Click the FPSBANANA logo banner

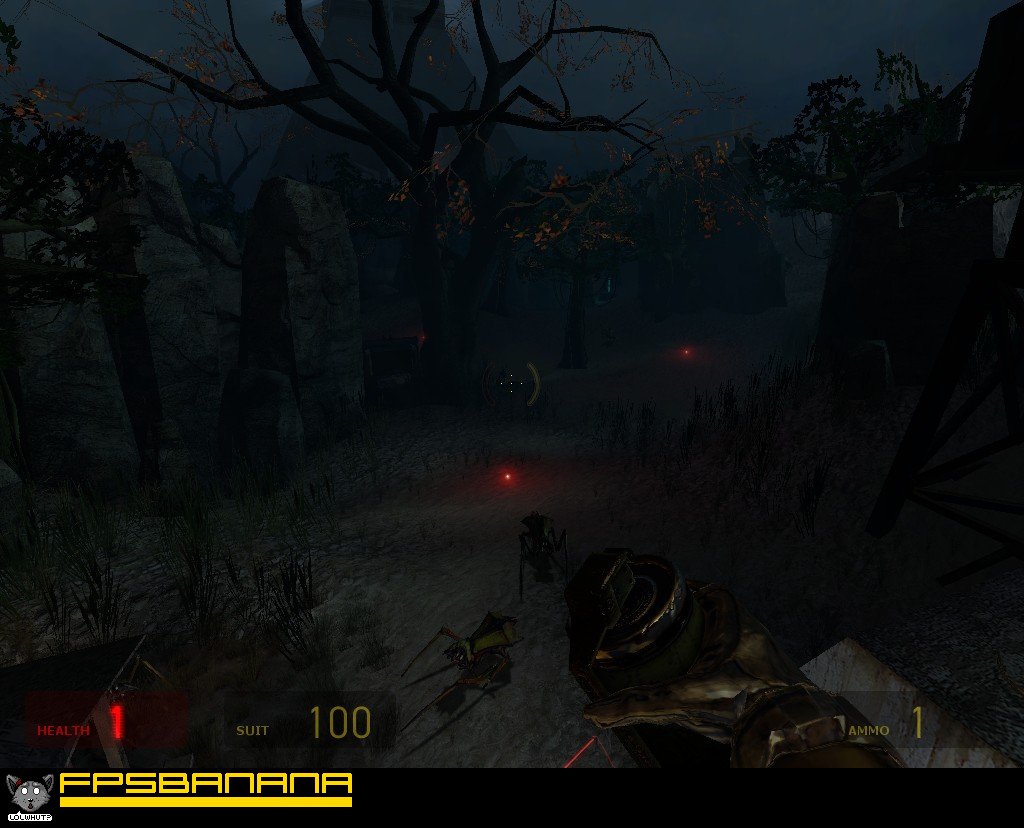(205, 788)
